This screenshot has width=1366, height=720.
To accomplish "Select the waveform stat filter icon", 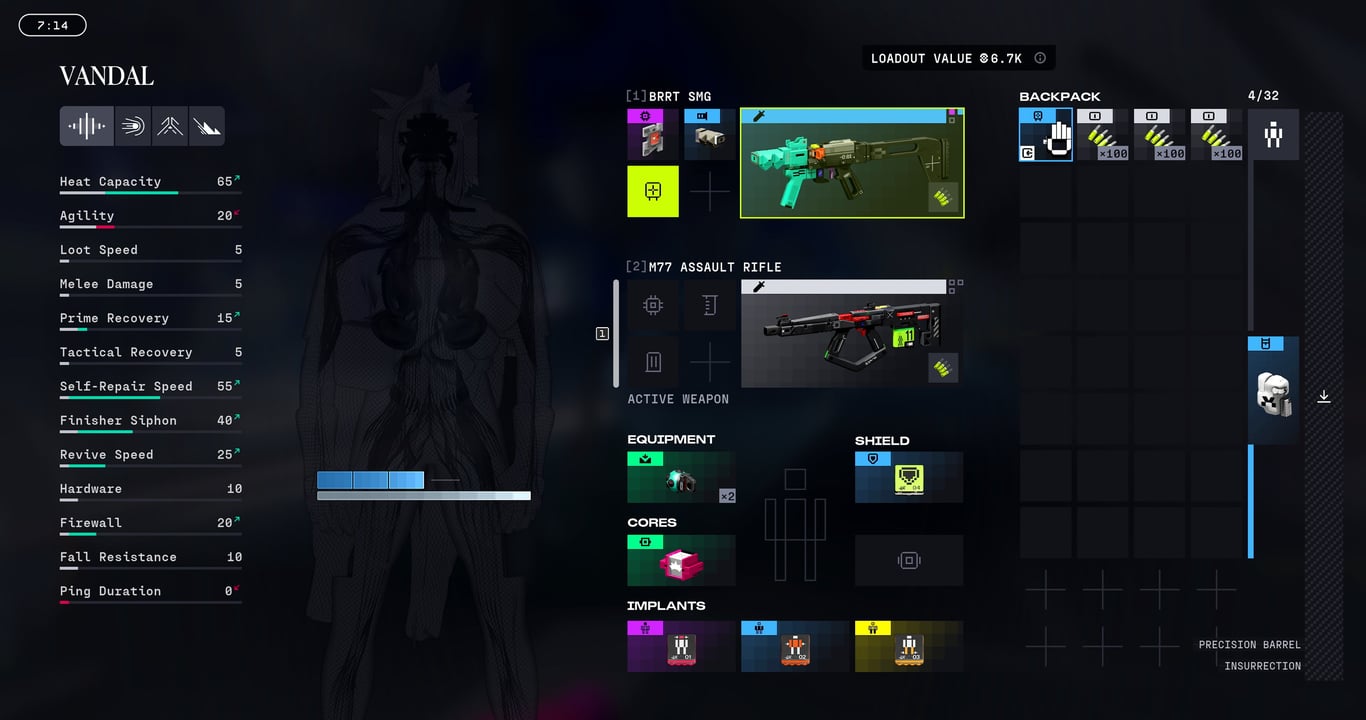I will 86,125.
